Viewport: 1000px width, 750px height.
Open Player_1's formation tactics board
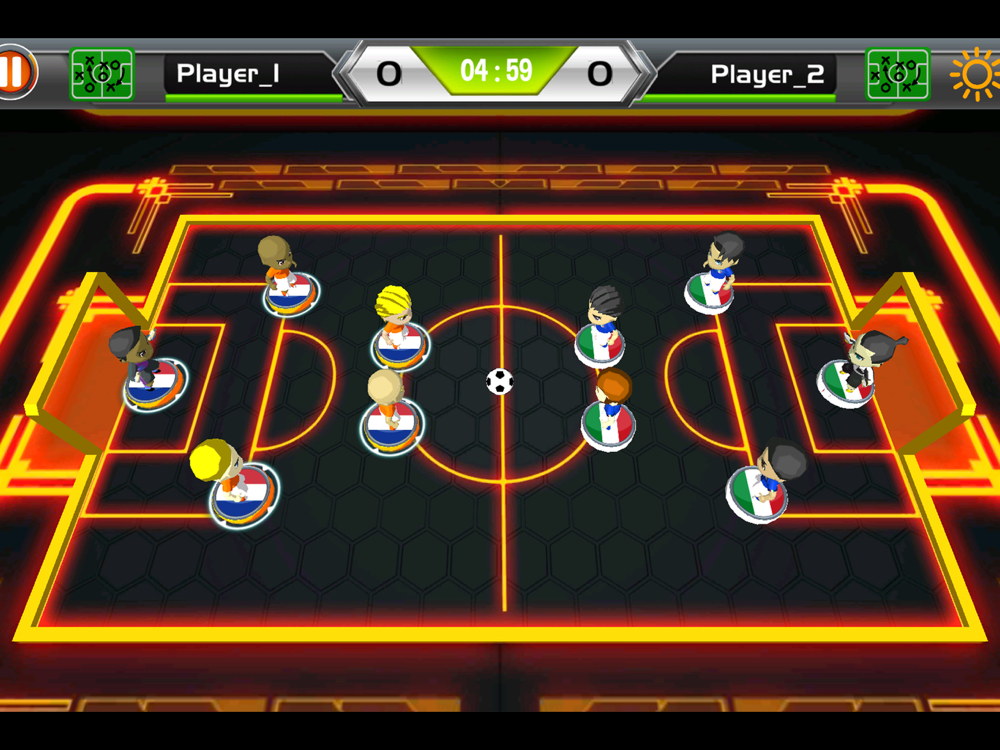click(102, 74)
